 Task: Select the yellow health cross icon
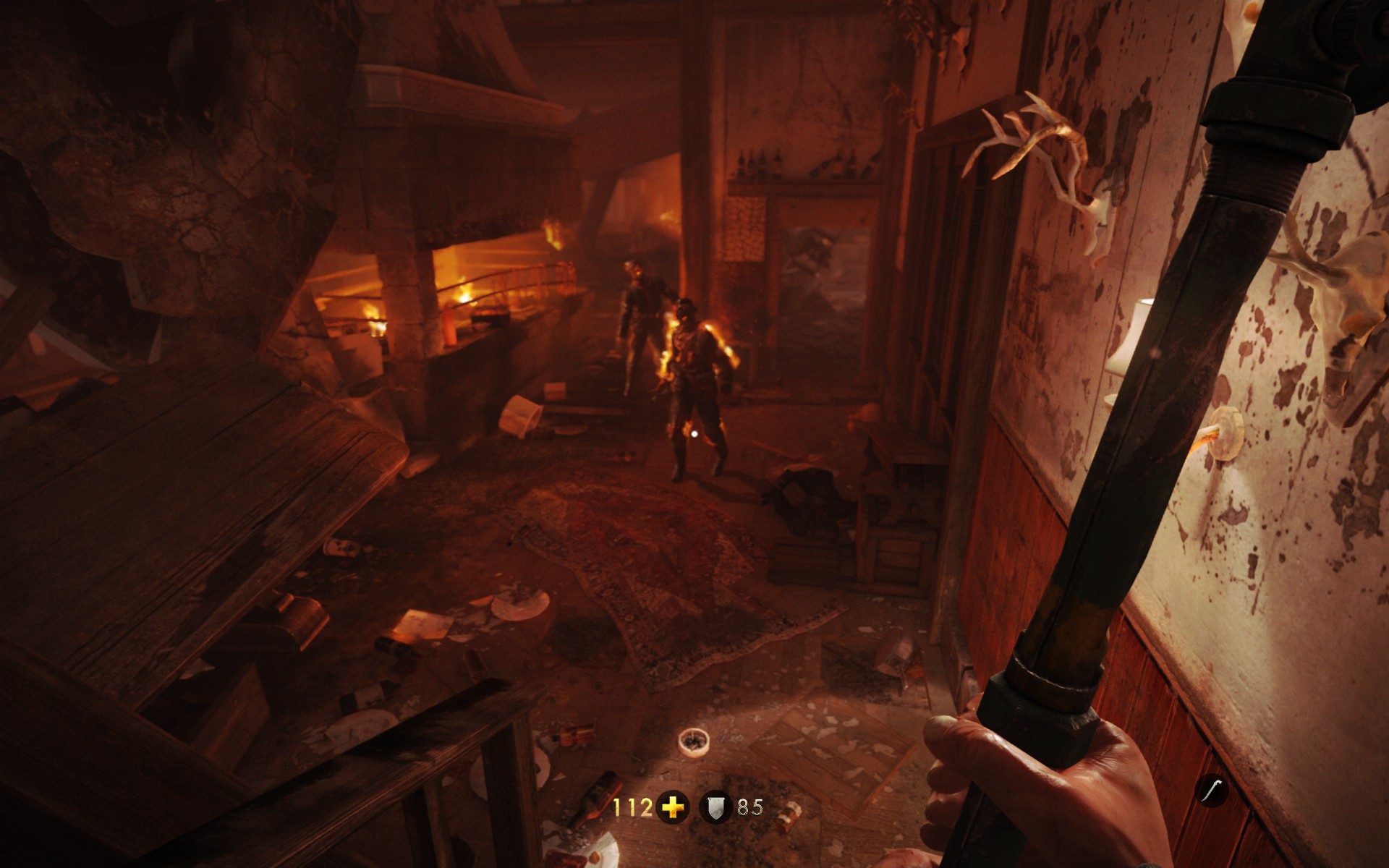(673, 807)
